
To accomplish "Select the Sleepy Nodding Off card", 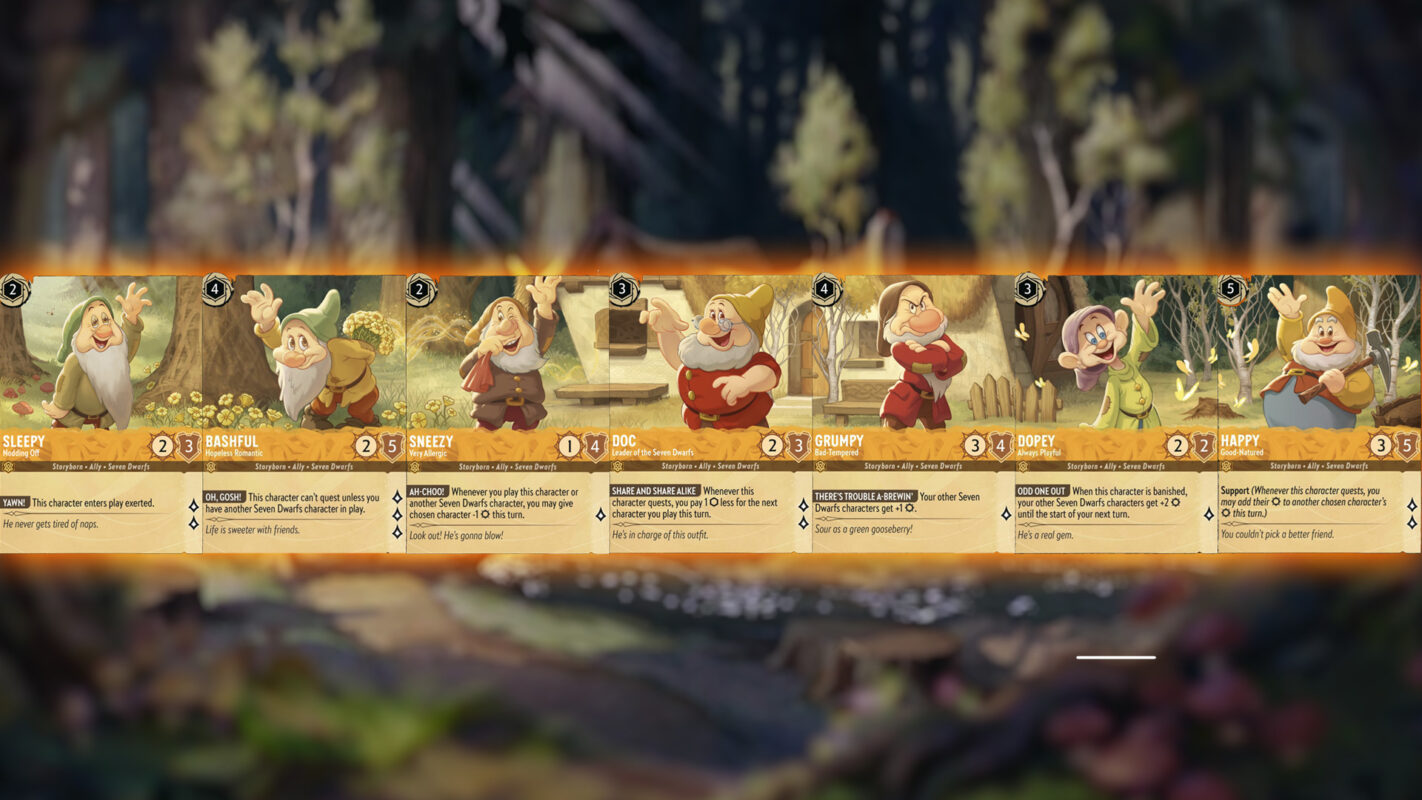I will [x=101, y=413].
